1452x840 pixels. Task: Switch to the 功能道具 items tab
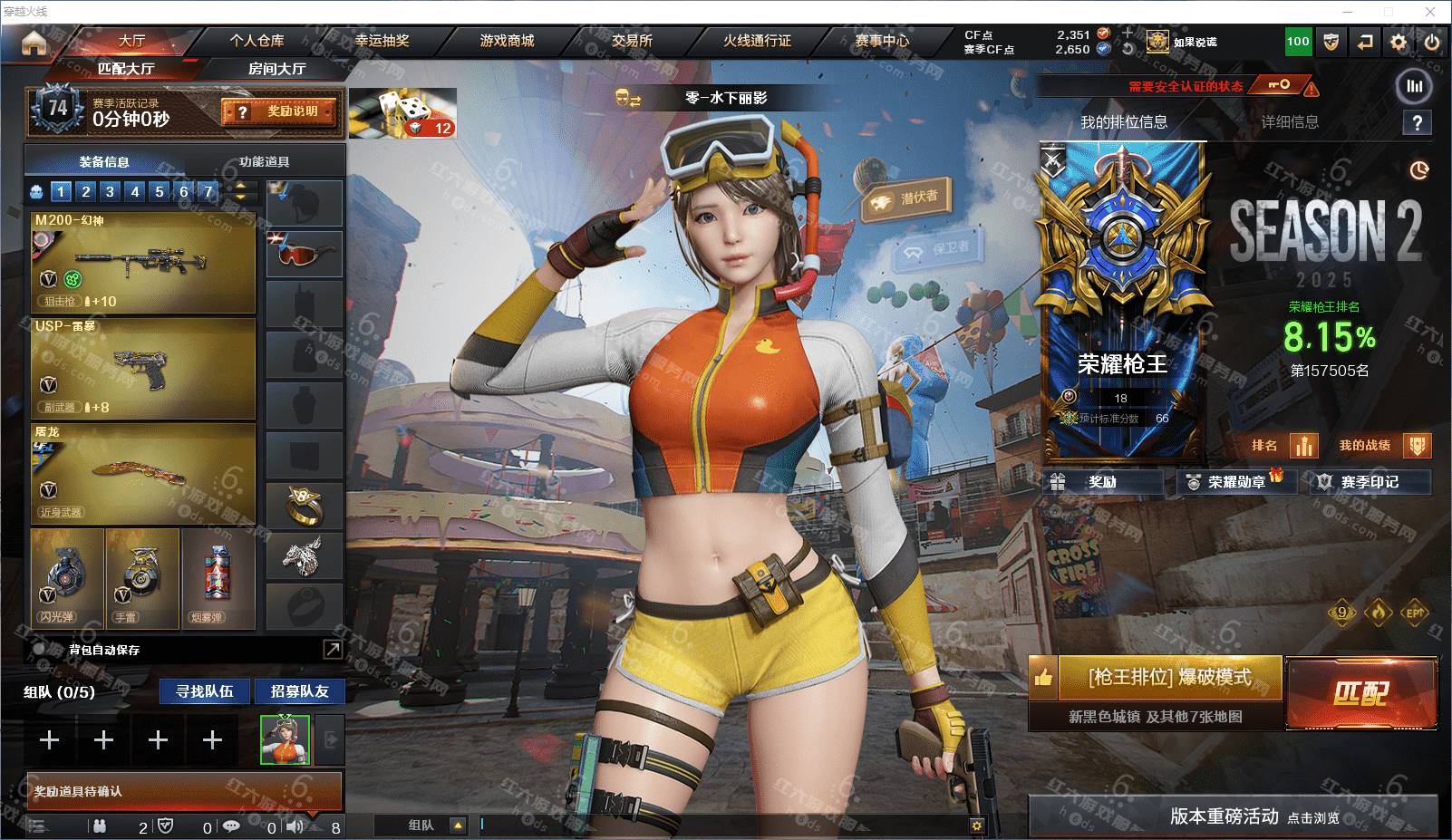(264, 162)
